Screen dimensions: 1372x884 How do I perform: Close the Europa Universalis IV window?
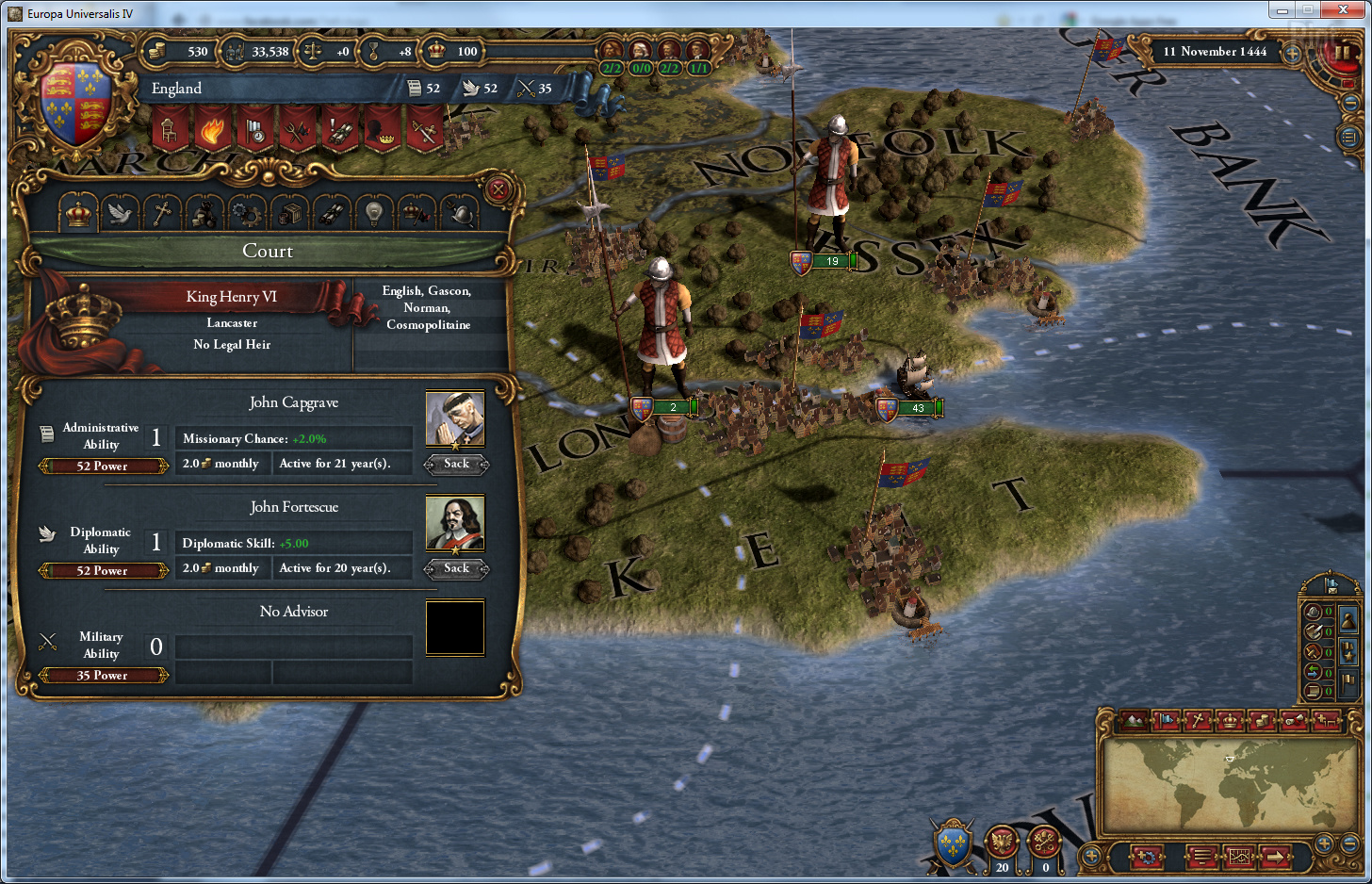tap(1347, 10)
